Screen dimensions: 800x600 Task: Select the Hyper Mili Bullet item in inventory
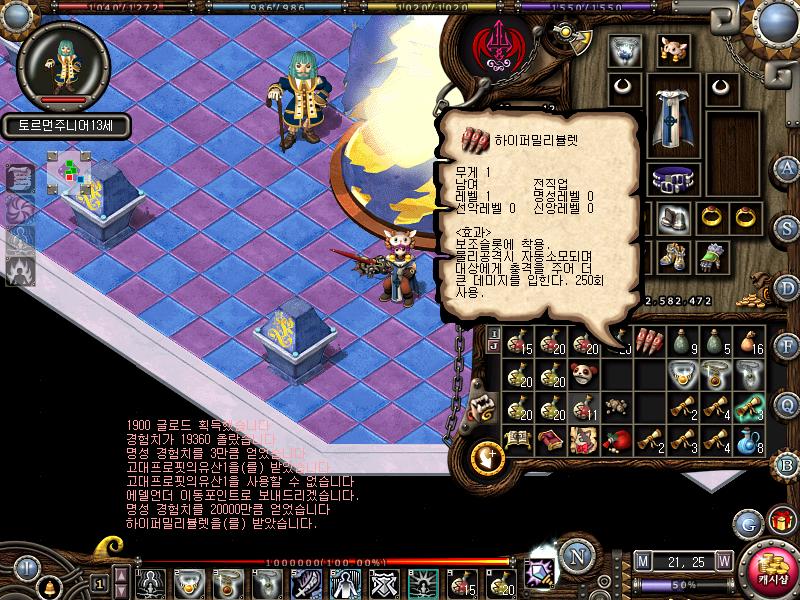pyautogui.click(x=649, y=341)
